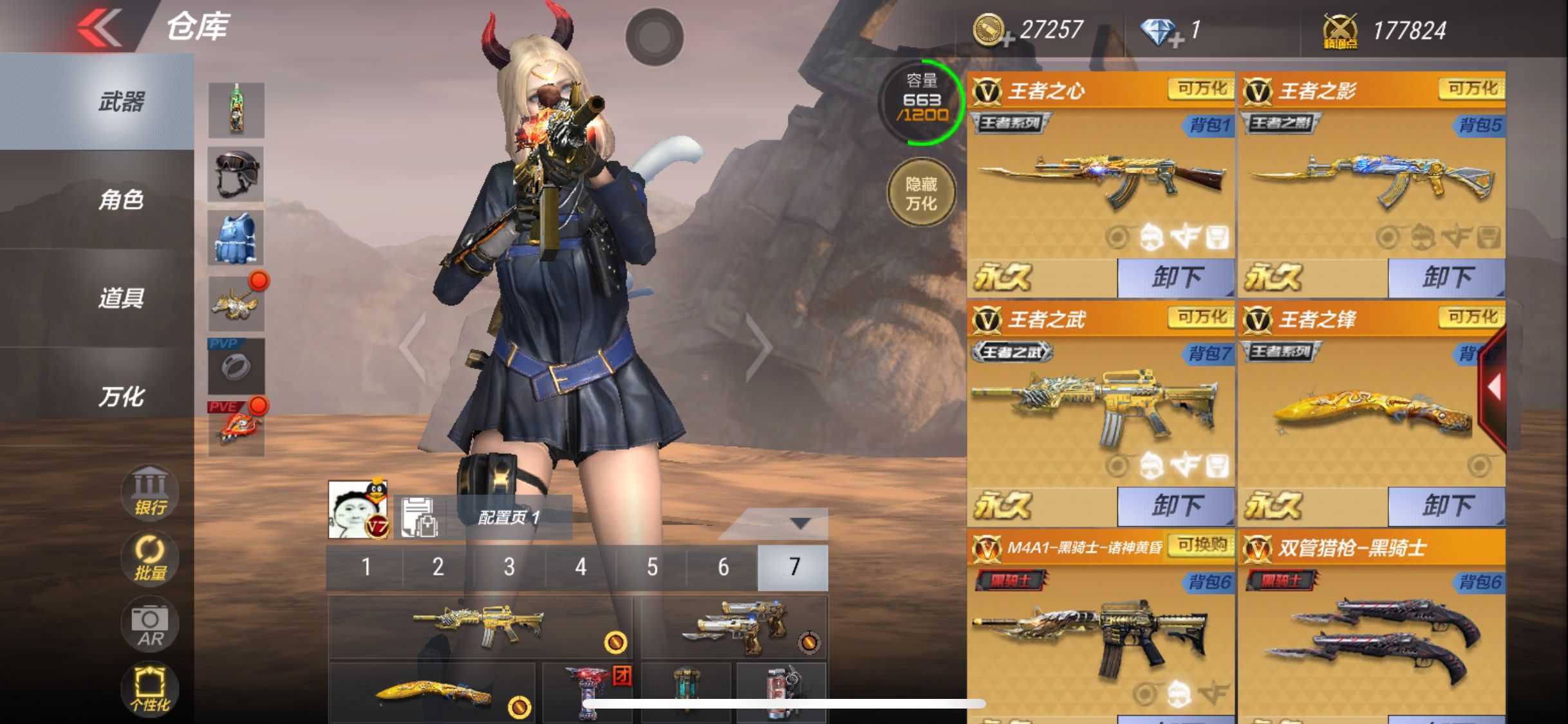Switch to backpack slot 3

tap(509, 567)
